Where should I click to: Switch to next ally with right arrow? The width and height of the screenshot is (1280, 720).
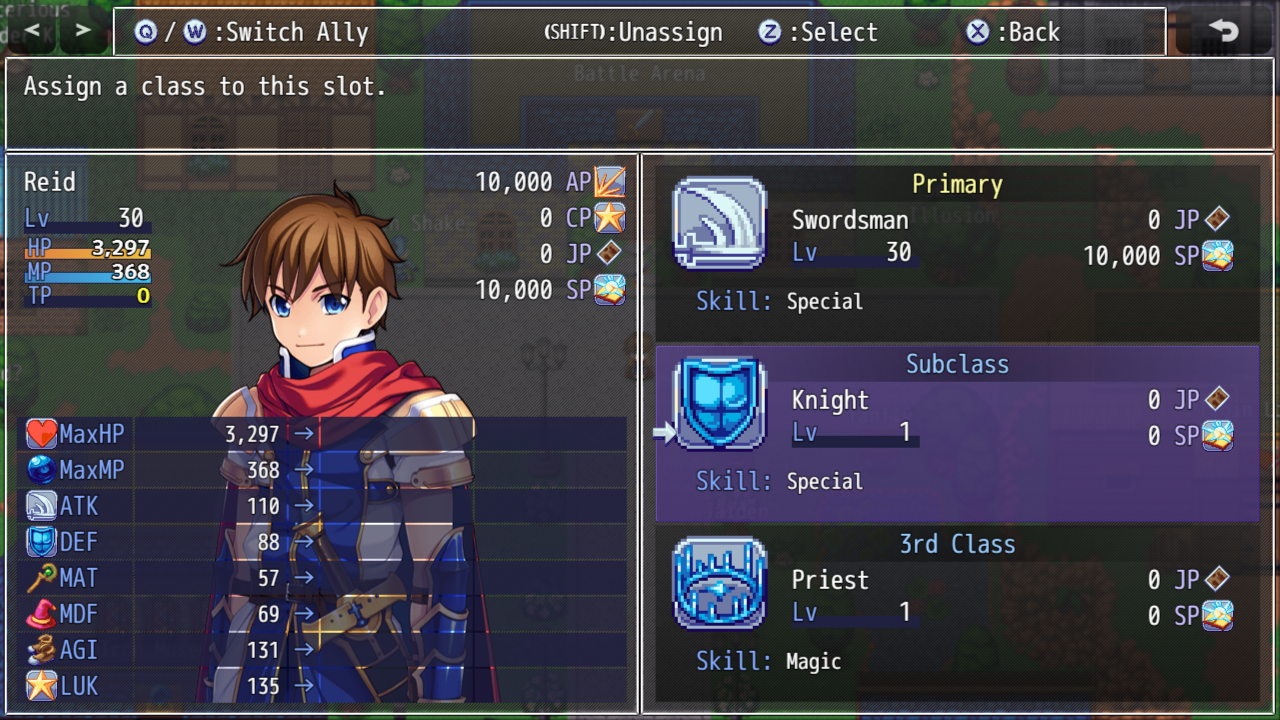(83, 31)
